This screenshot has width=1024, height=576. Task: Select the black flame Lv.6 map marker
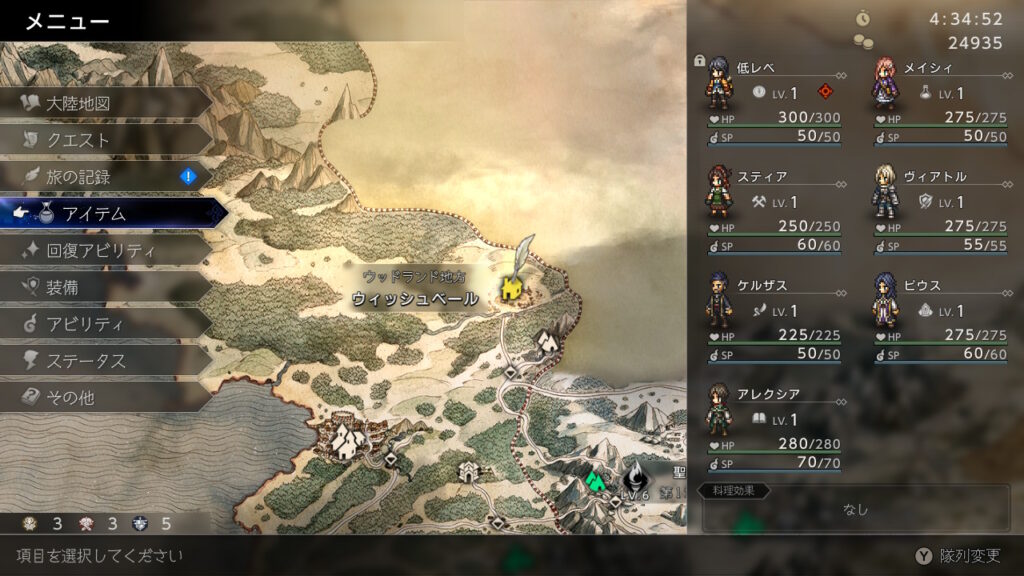point(633,477)
